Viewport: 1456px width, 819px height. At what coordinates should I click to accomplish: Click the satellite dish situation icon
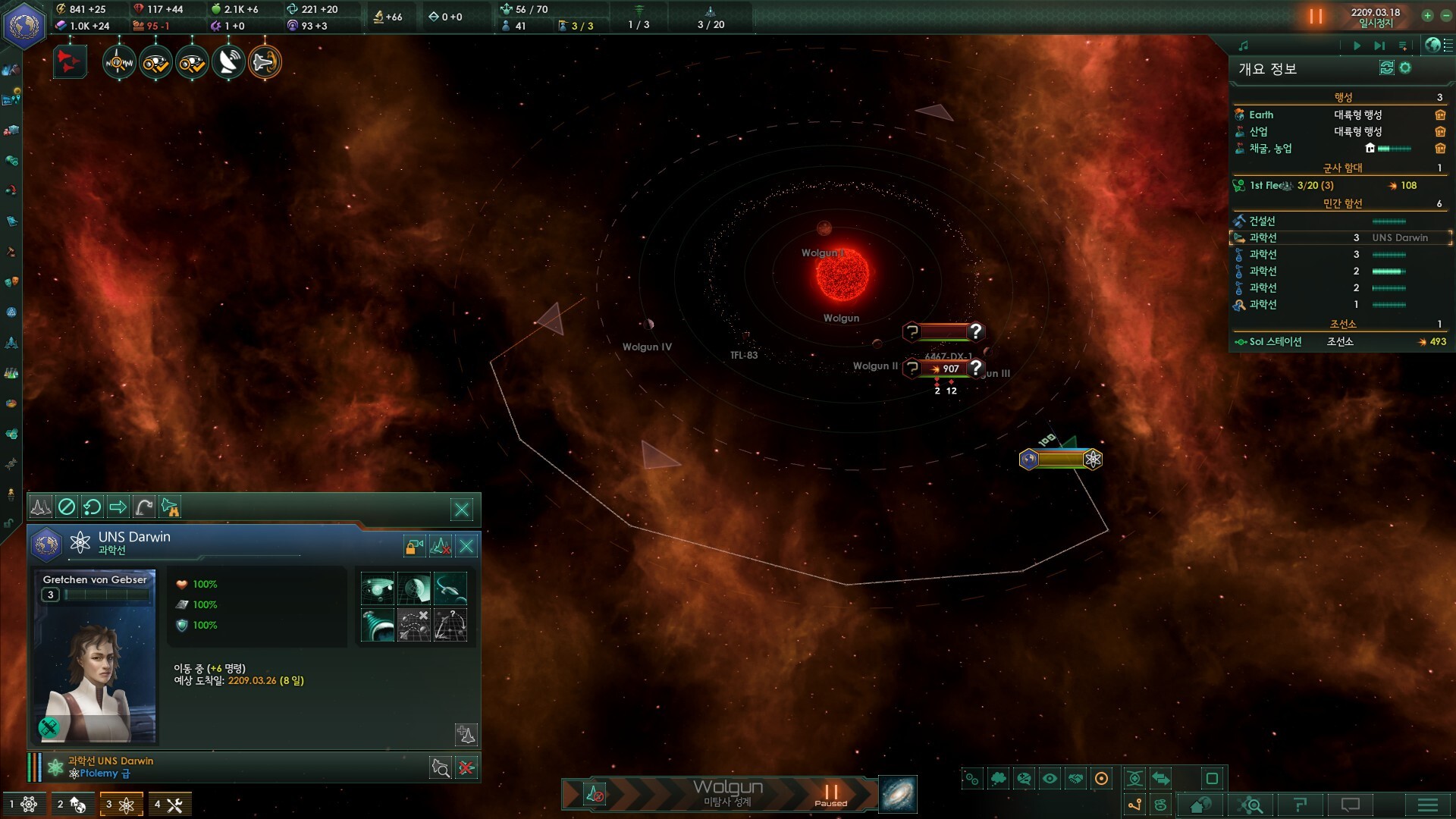227,62
